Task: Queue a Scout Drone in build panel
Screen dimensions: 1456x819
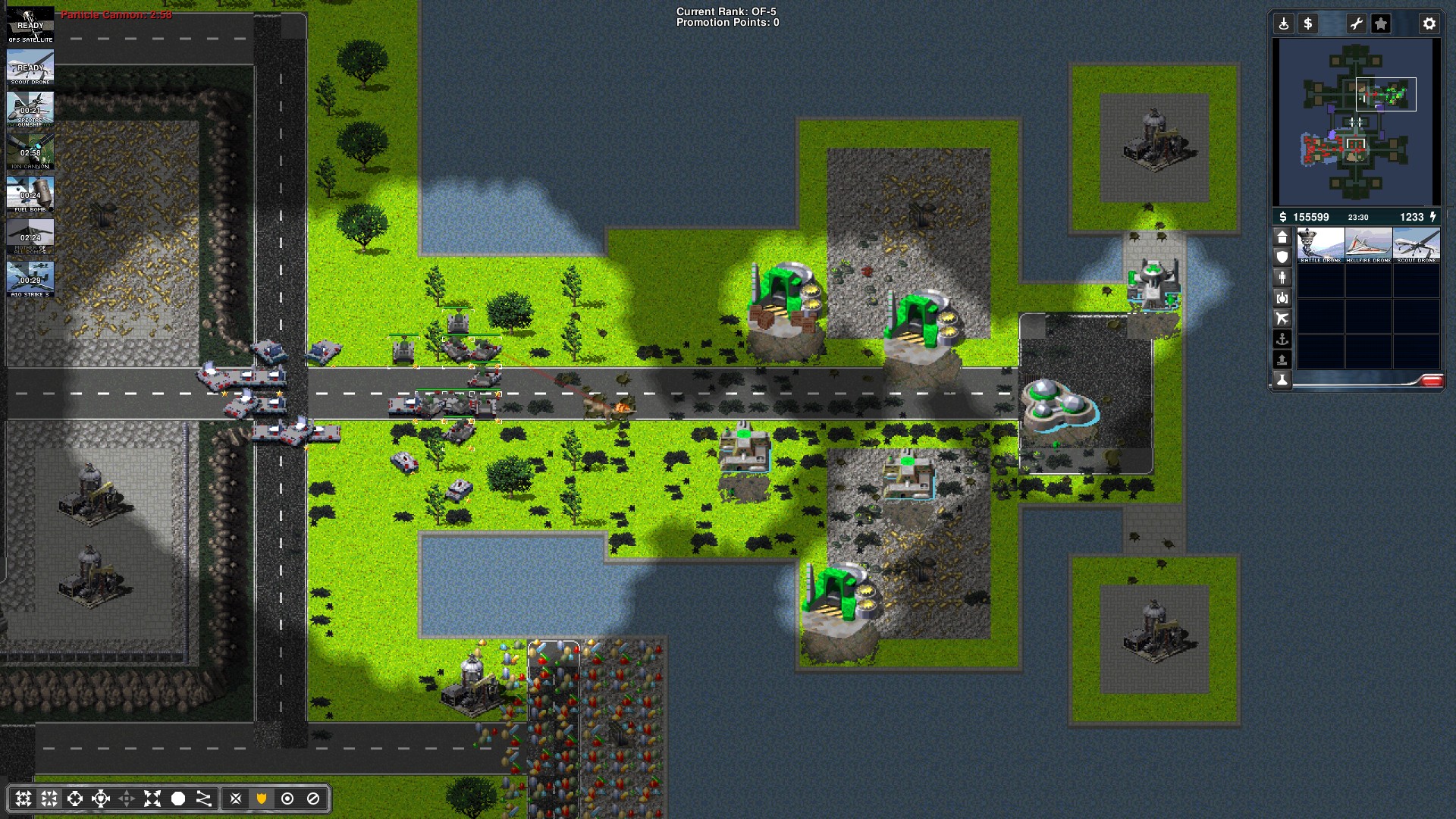Action: pos(1416,246)
